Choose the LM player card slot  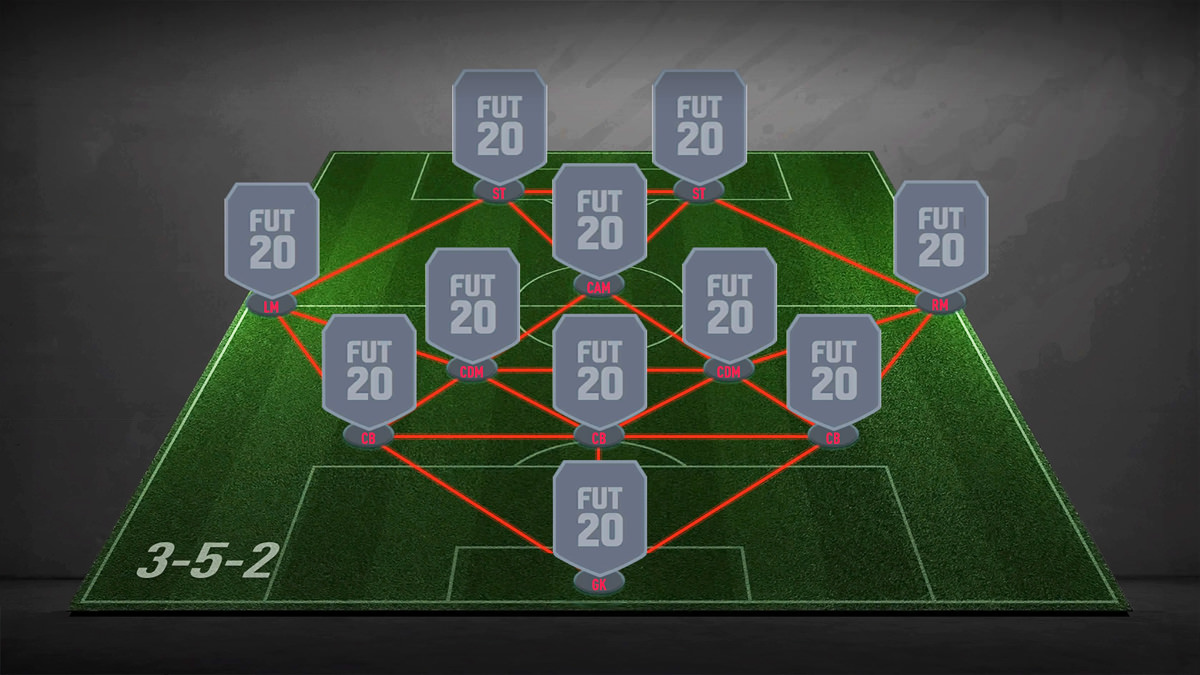tap(271, 240)
